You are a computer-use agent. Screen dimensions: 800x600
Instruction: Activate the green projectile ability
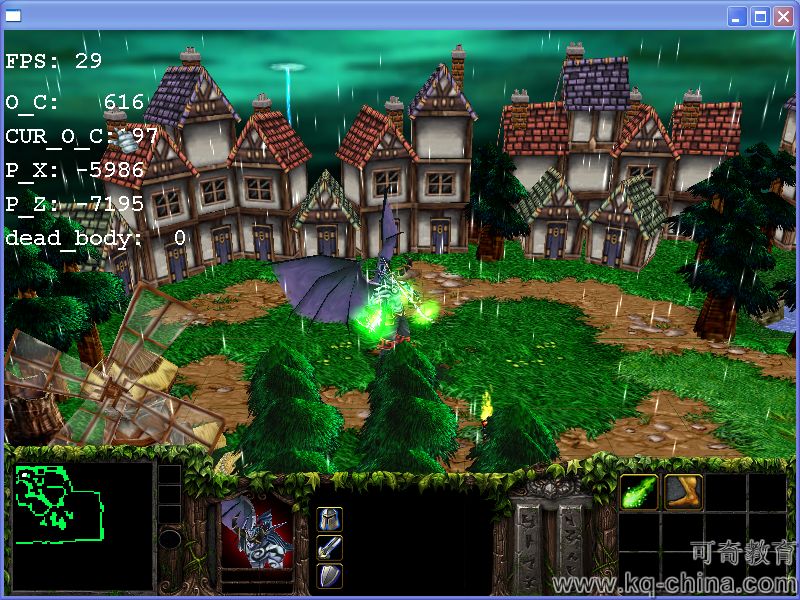tap(639, 492)
